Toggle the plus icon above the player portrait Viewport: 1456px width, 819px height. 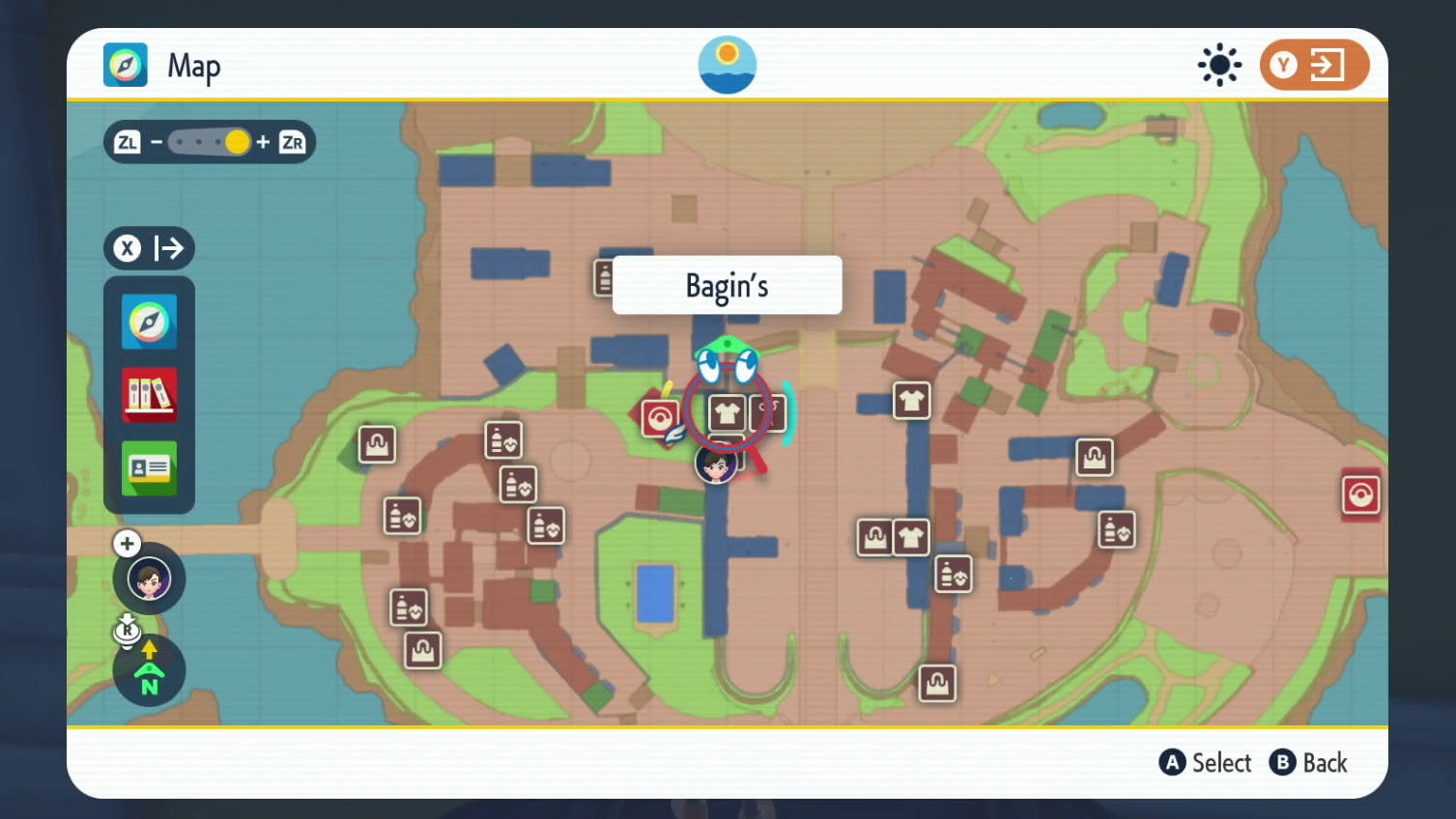point(127,543)
